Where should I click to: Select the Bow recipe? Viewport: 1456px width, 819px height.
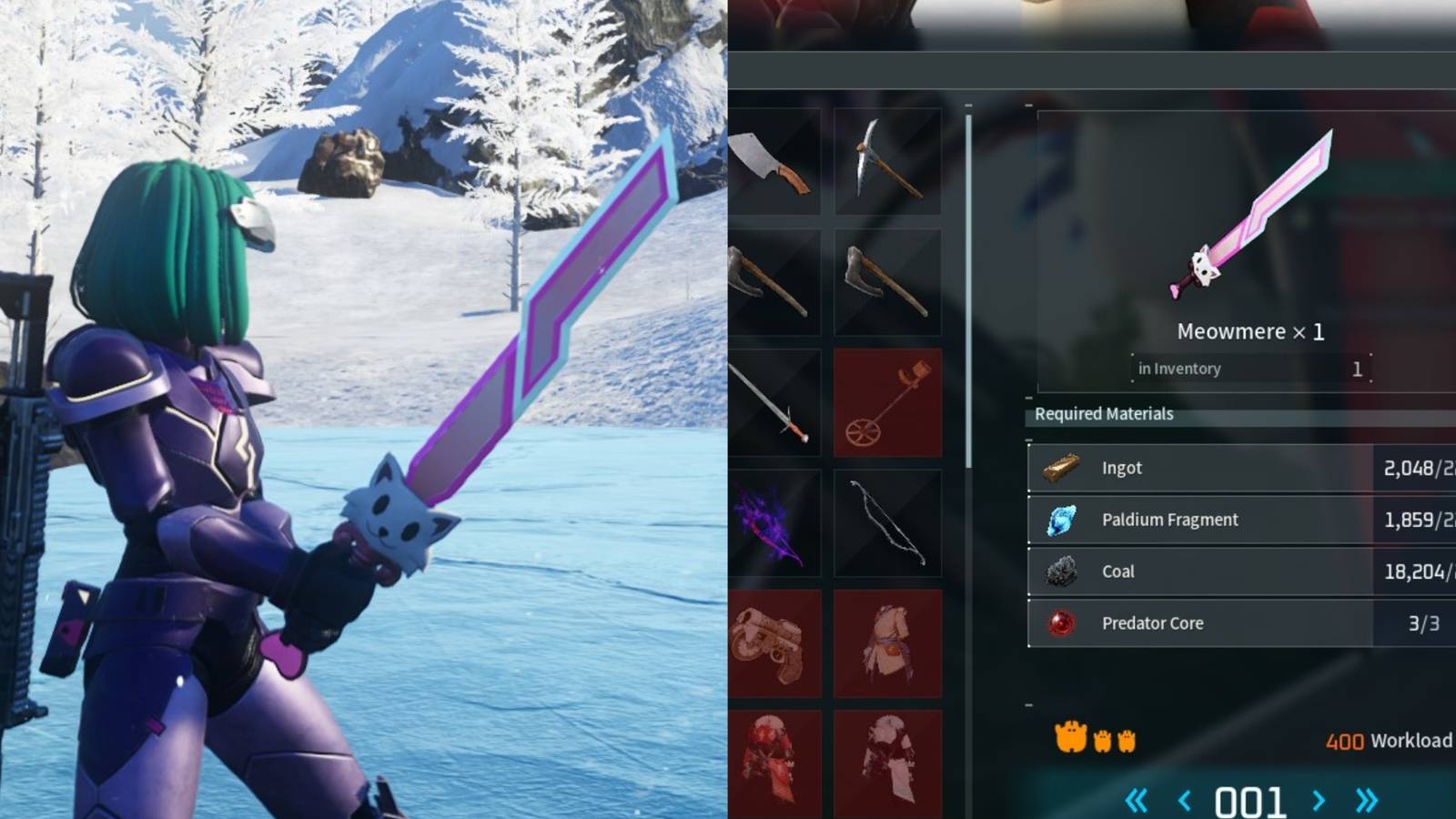click(x=887, y=523)
